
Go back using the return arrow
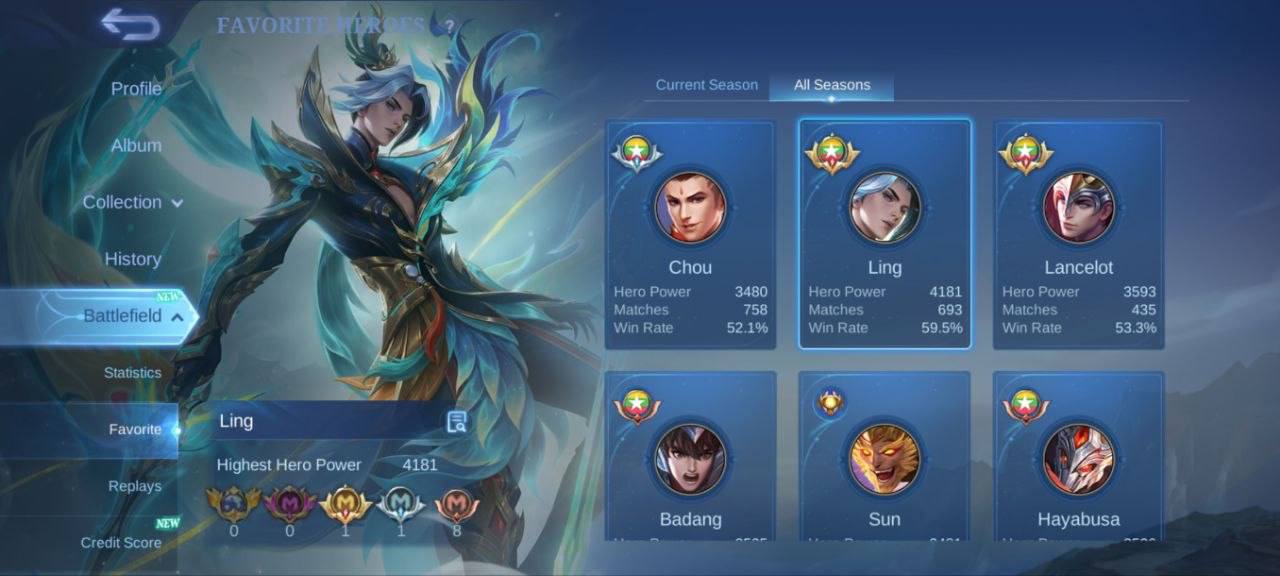pyautogui.click(x=130, y=24)
